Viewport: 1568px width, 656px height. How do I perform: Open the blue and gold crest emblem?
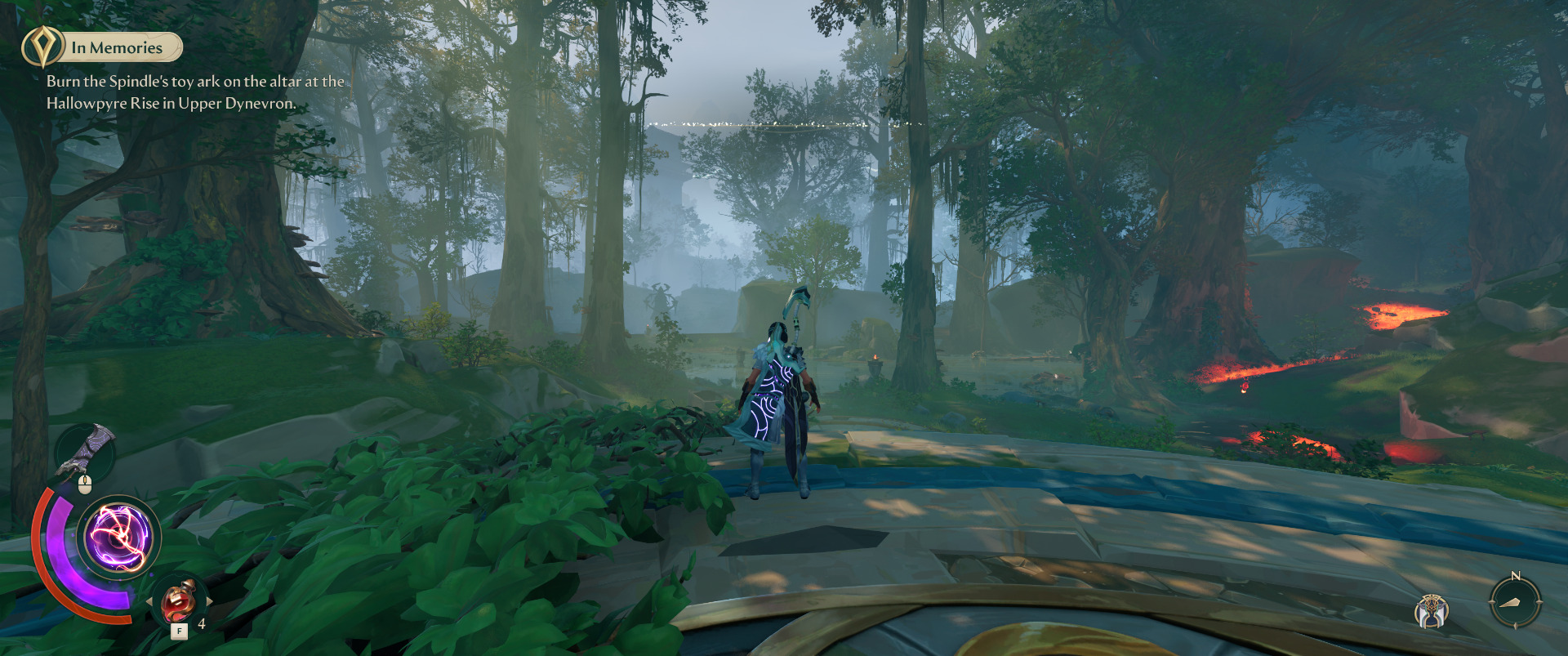point(1432,611)
